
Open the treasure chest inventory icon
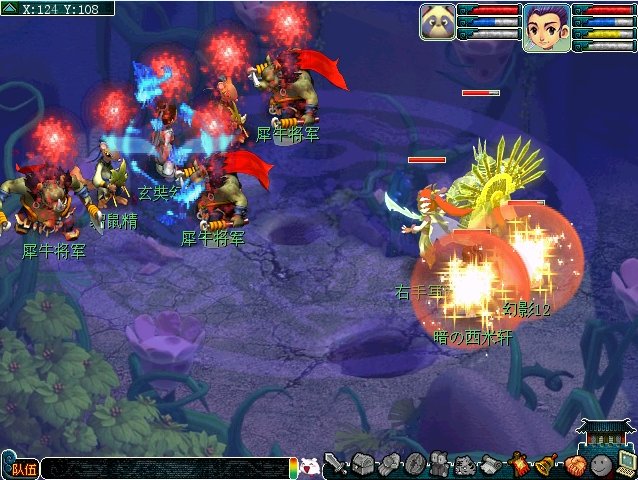[x=362, y=465]
